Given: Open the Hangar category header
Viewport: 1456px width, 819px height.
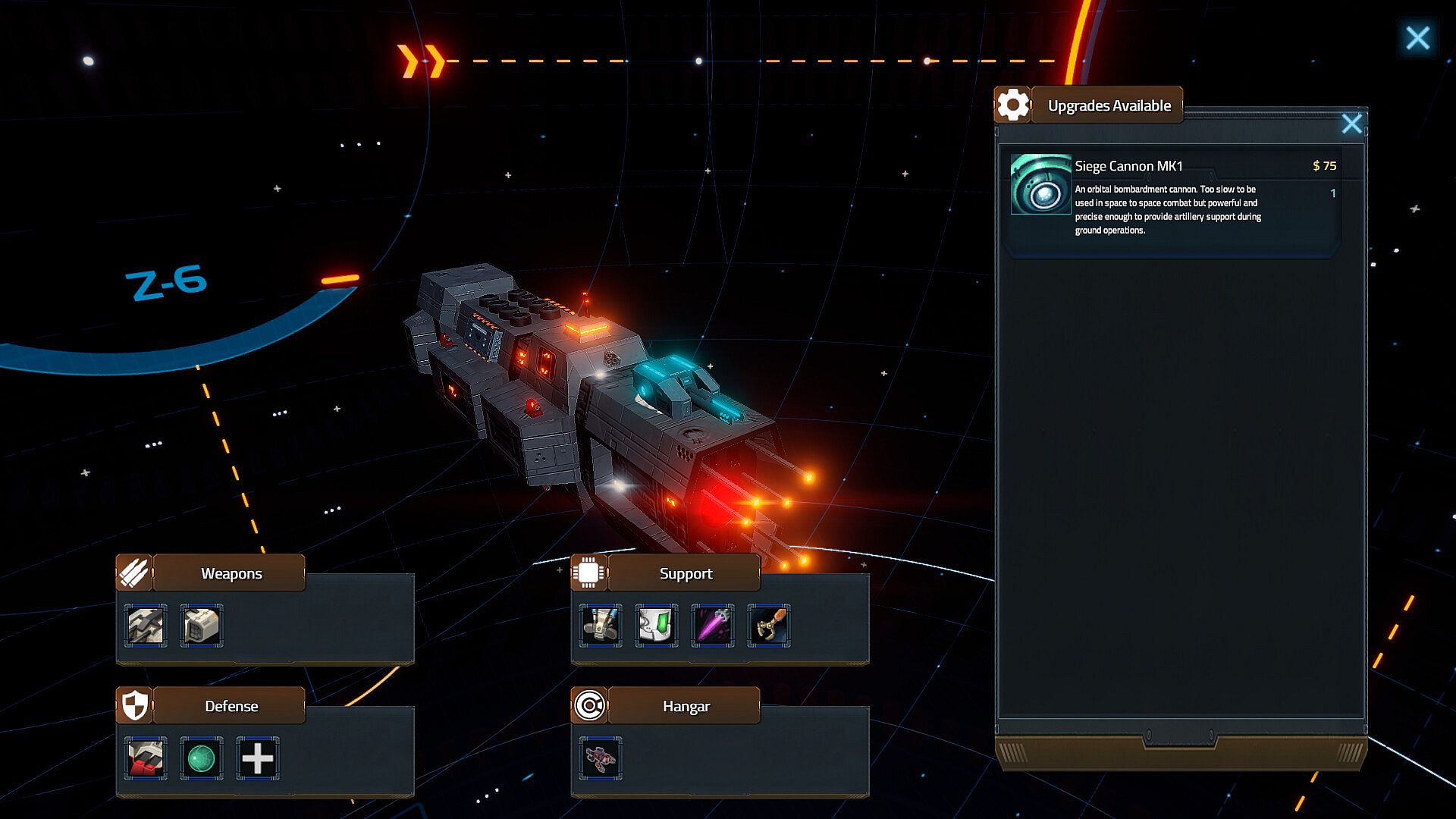Looking at the screenshot, I should point(686,706).
